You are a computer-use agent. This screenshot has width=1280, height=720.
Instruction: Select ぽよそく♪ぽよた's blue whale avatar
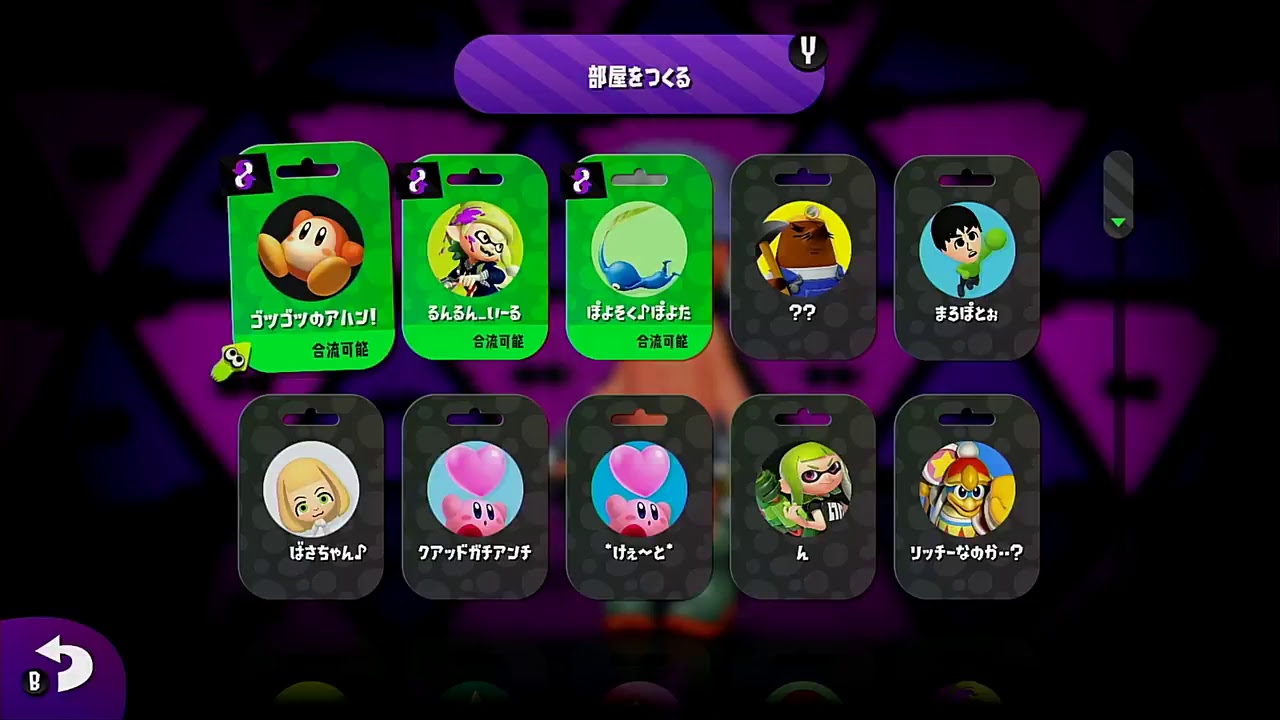[639, 247]
